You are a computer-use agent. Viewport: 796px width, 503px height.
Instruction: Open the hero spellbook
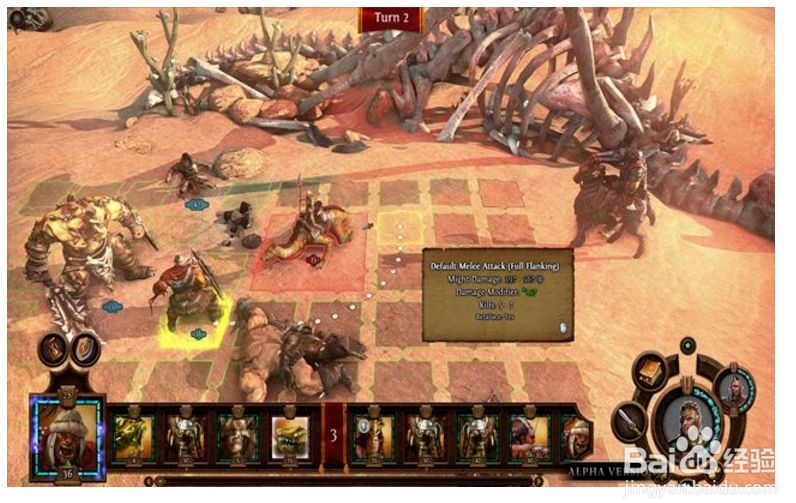click(653, 372)
